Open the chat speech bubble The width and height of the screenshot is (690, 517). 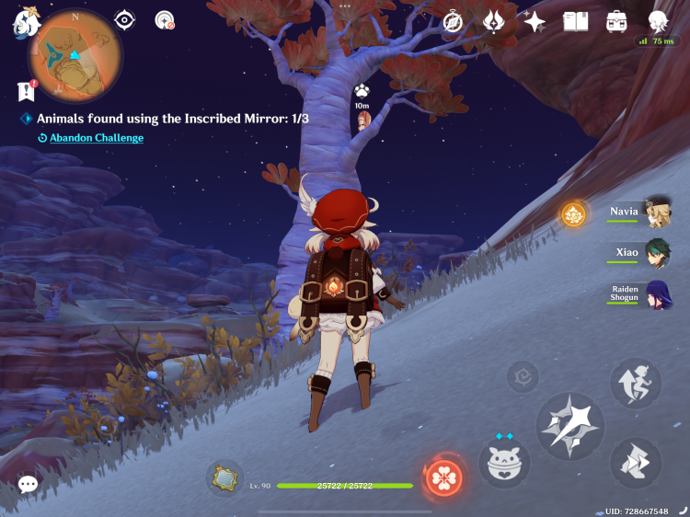[x=28, y=485]
